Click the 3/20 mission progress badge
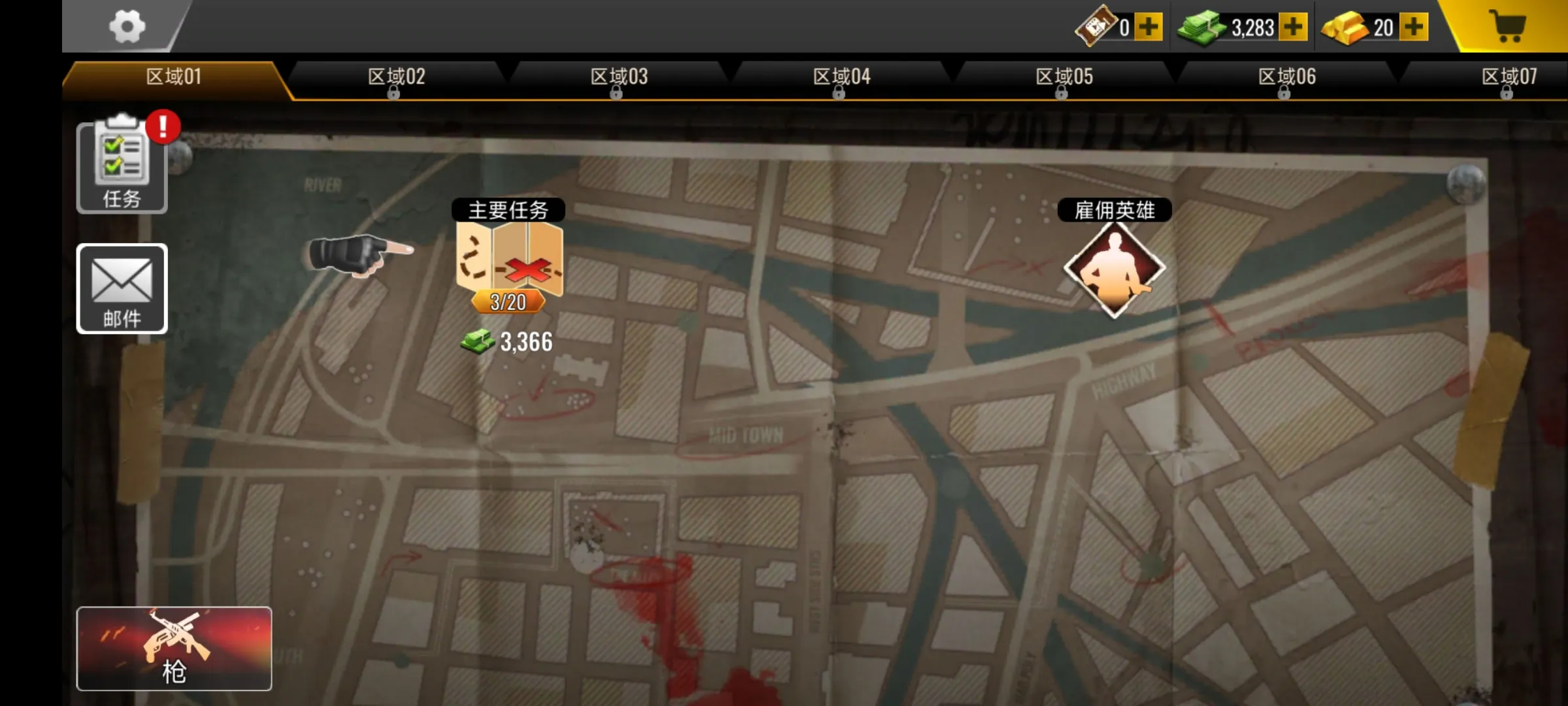 click(509, 303)
